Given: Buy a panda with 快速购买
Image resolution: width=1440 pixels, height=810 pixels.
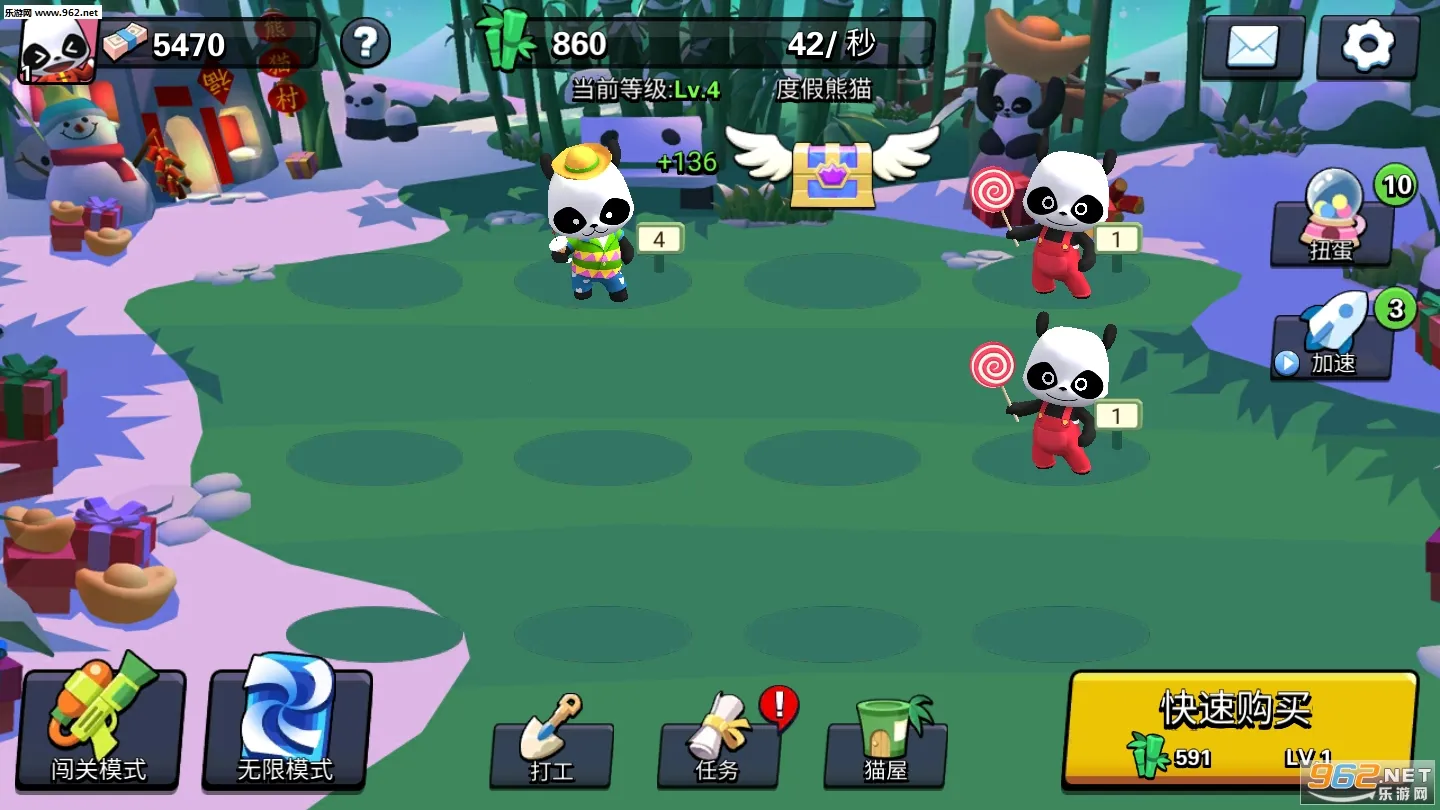Looking at the screenshot, I should point(1238,727).
